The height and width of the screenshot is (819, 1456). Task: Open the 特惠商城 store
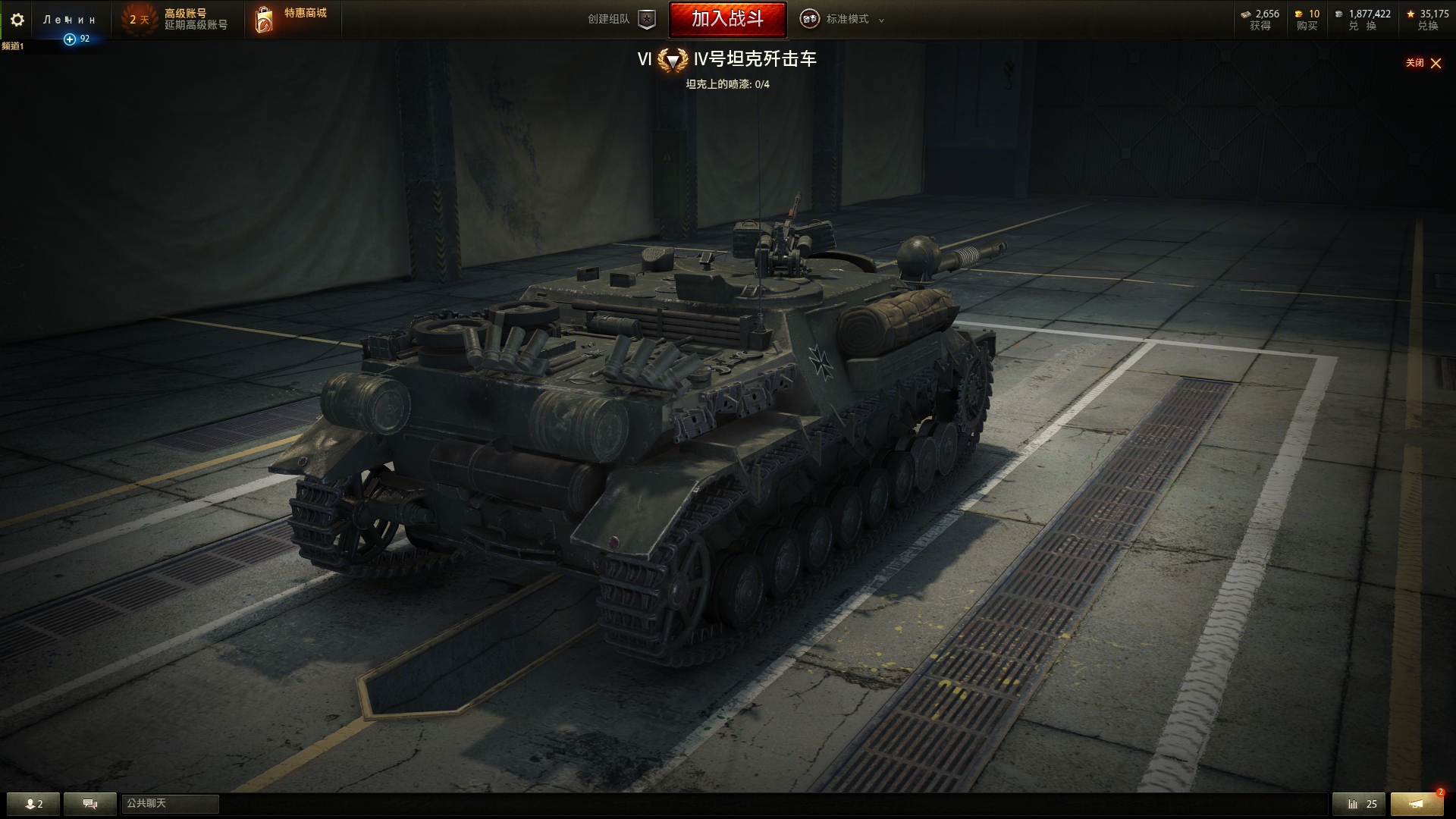coord(292,20)
